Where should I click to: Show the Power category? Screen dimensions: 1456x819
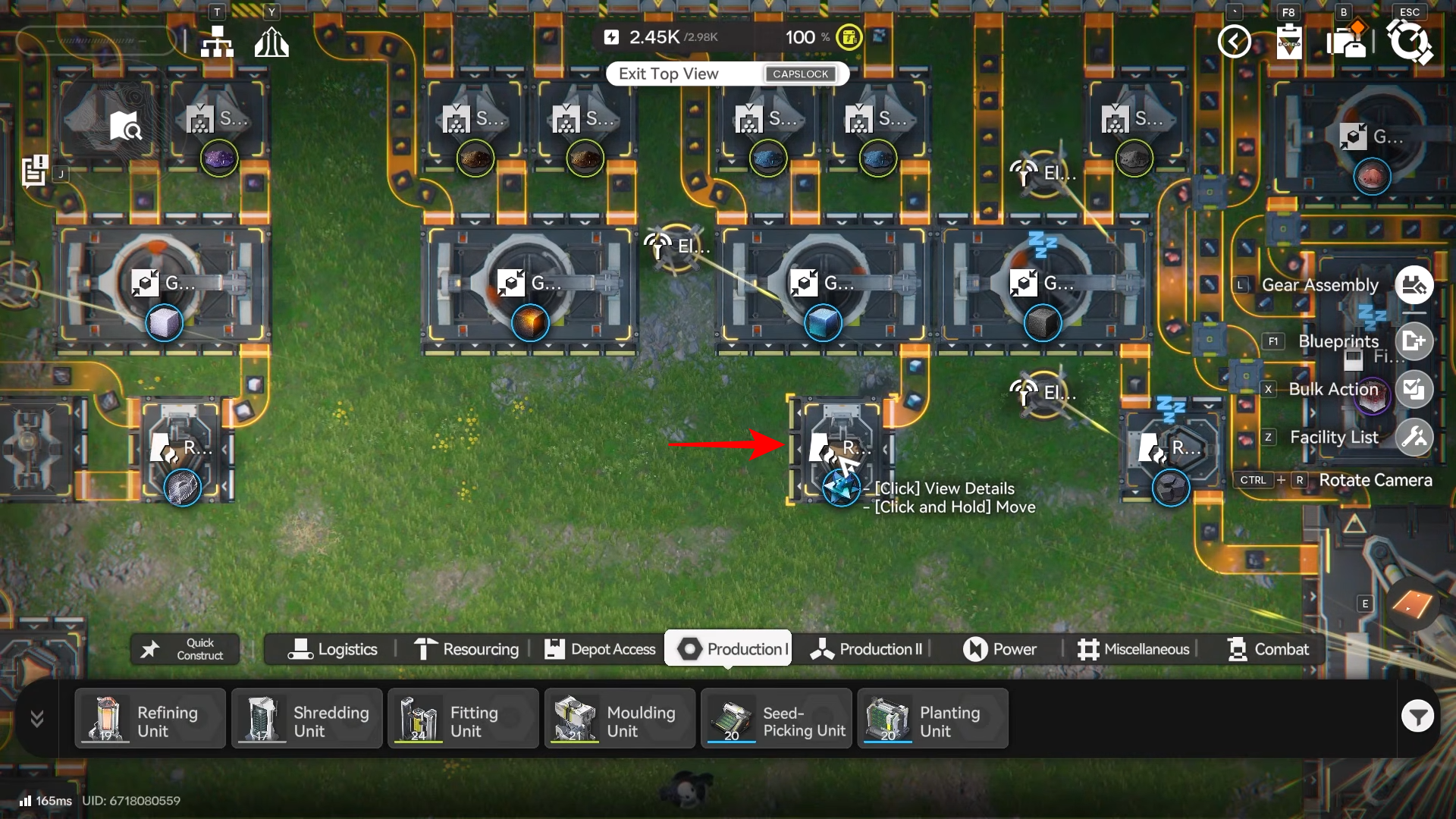pos(999,649)
